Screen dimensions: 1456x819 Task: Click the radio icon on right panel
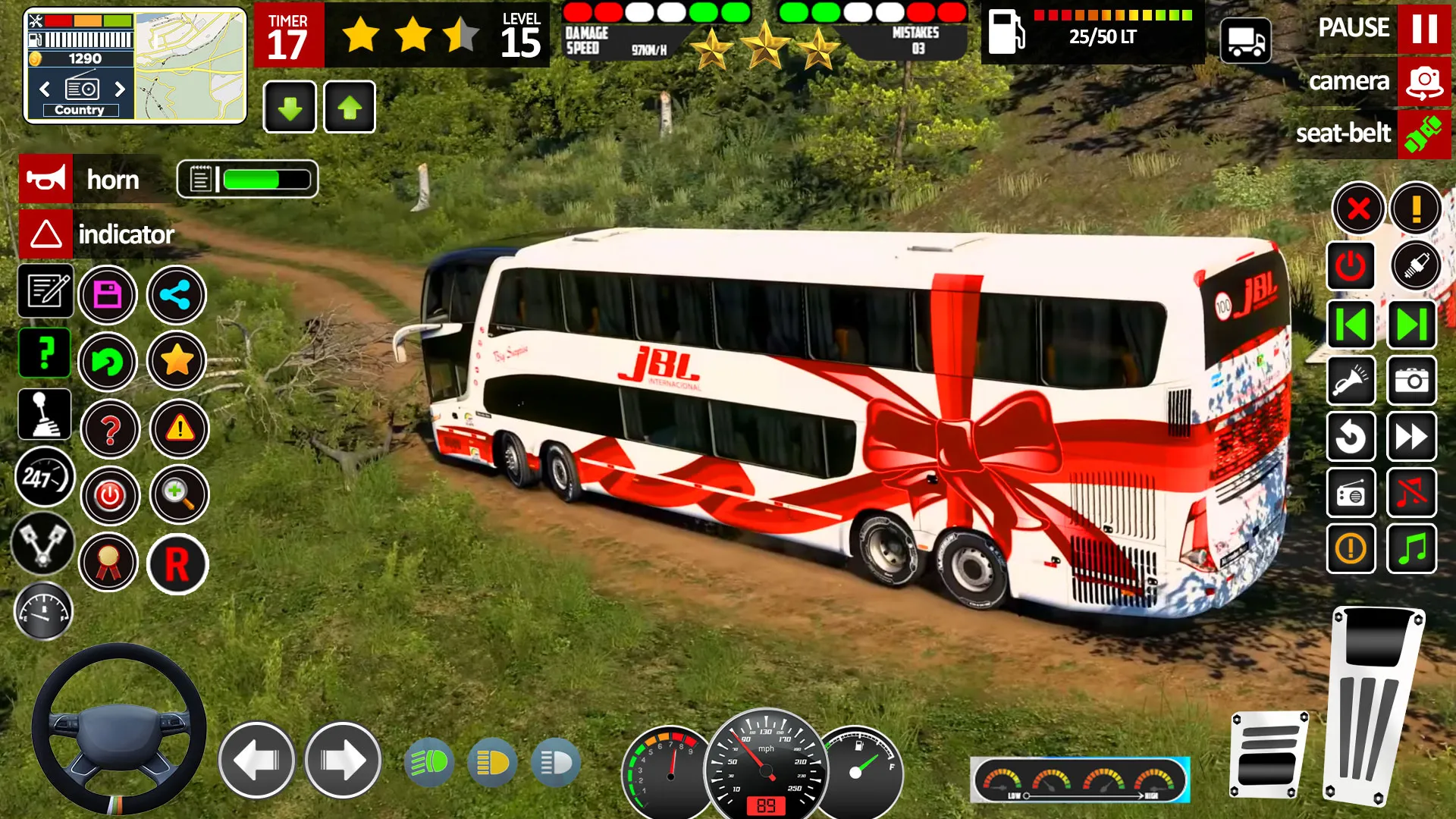[x=1352, y=494]
